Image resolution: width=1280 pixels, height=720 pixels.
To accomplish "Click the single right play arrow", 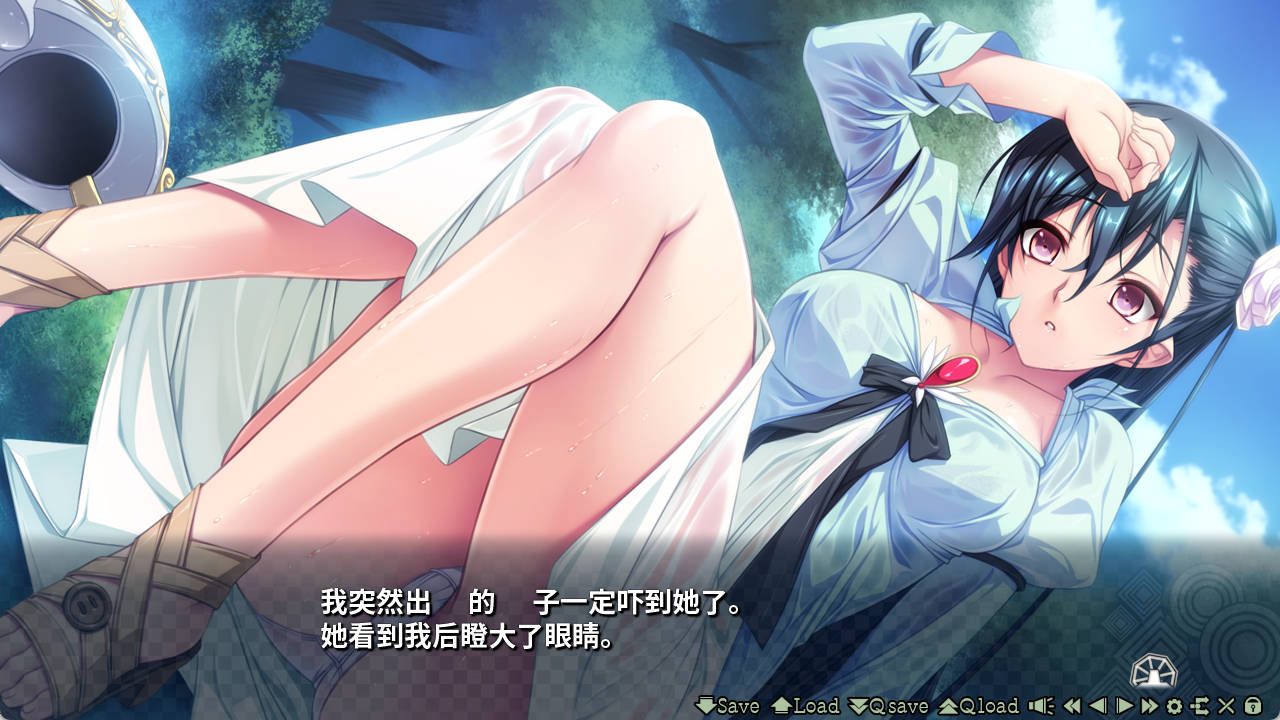I will tap(1124, 706).
